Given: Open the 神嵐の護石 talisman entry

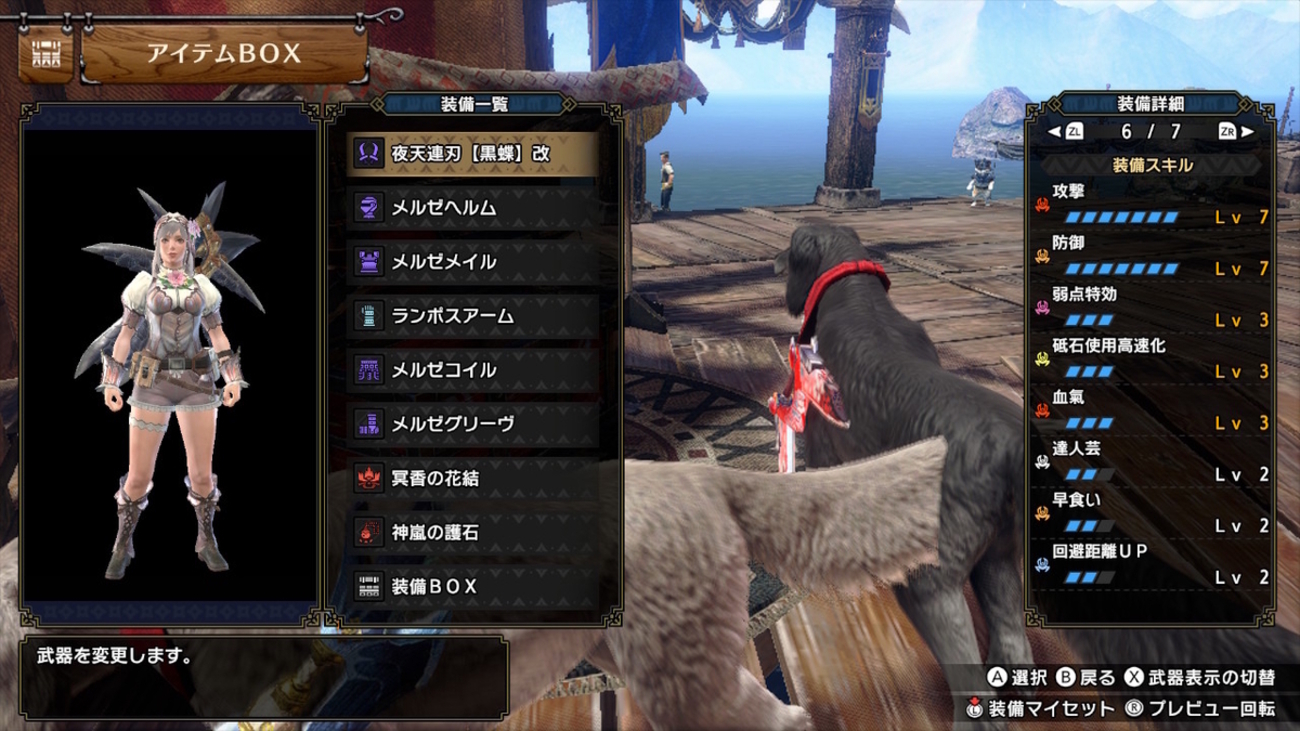Looking at the screenshot, I should [x=475, y=533].
